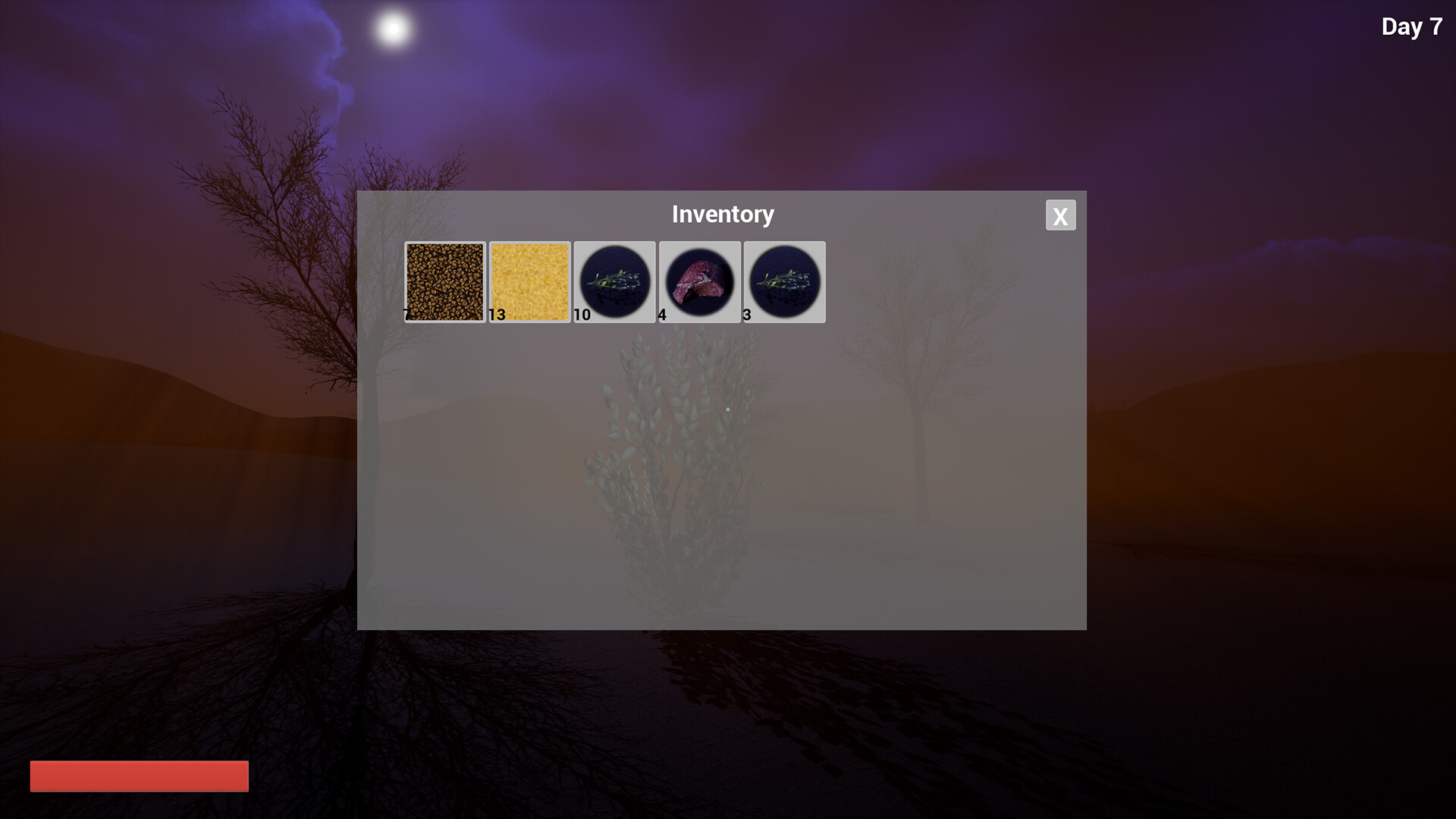Click the Day 7 indicator

[1411, 27]
